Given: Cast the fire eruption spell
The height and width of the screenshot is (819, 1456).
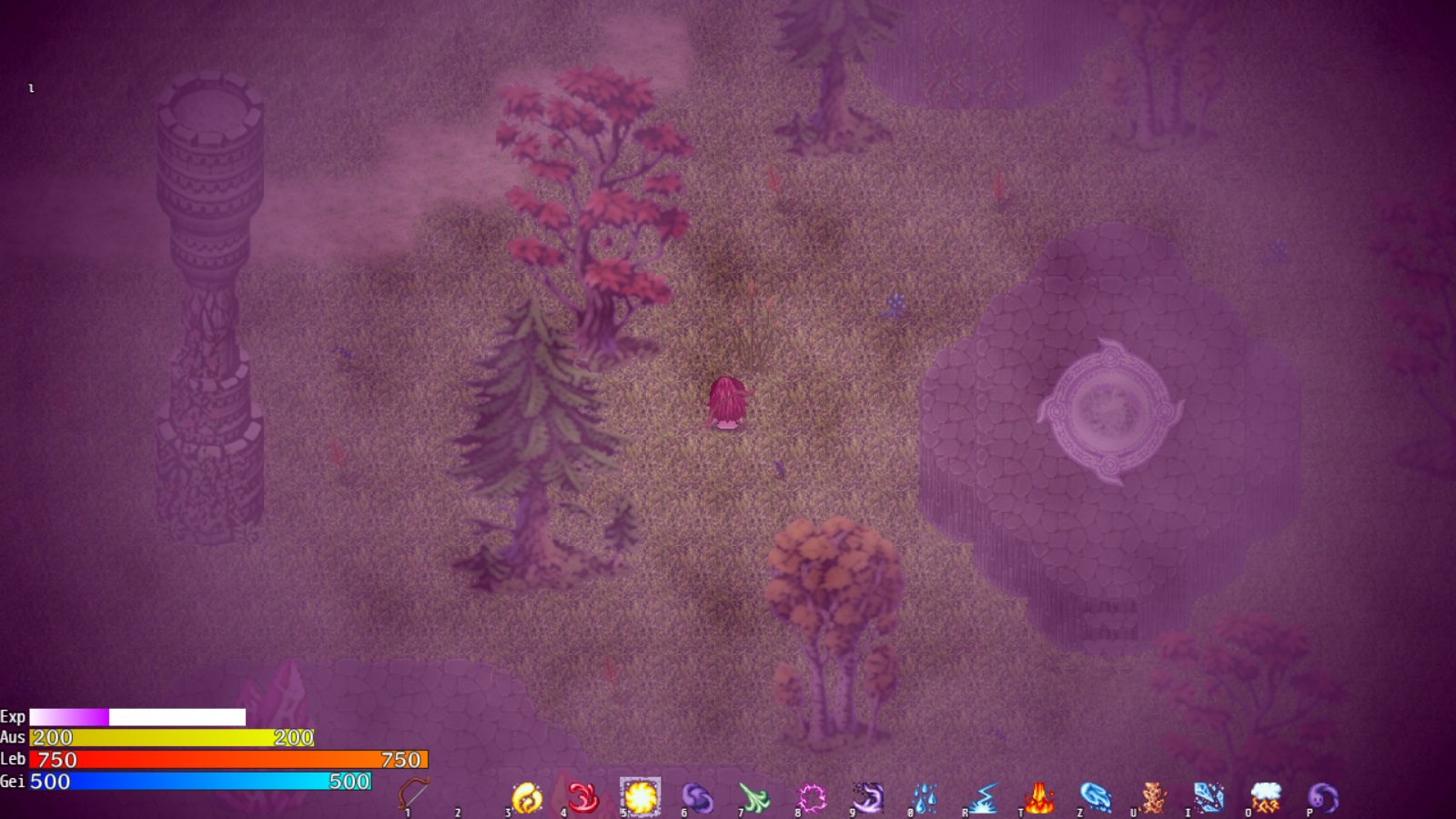Looking at the screenshot, I should [x=1039, y=798].
